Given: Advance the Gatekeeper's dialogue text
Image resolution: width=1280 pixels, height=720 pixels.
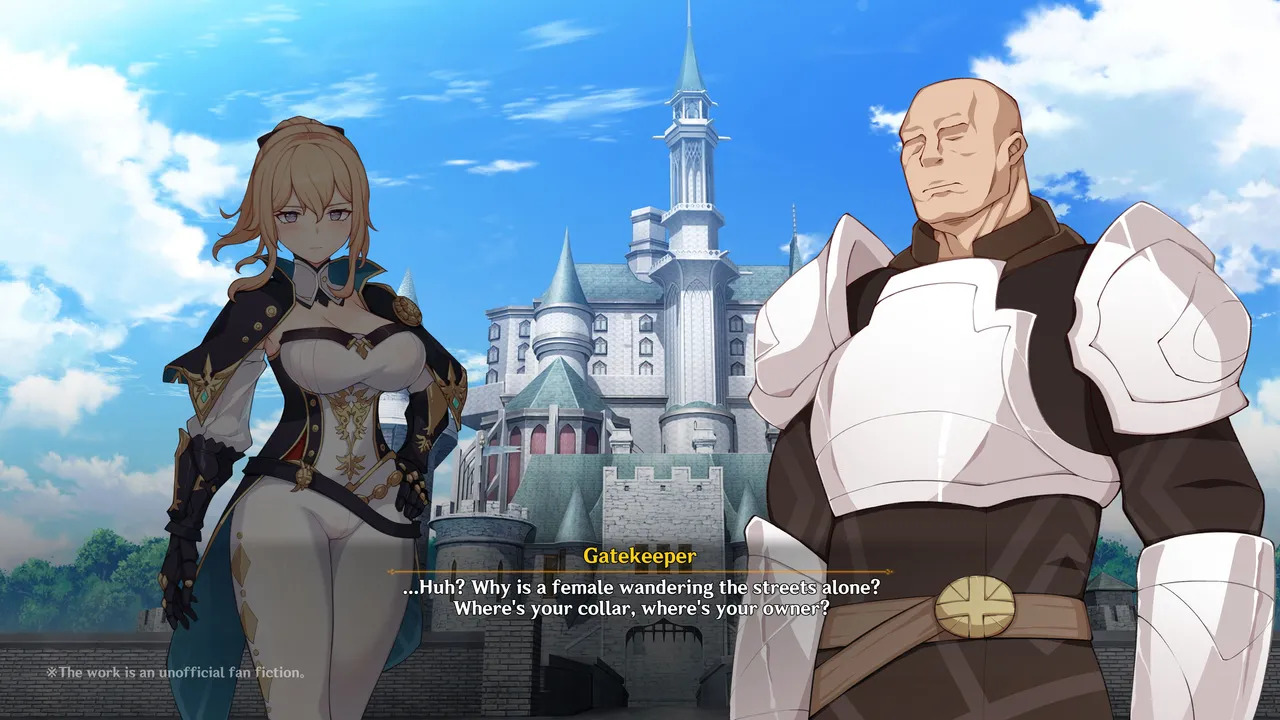Looking at the screenshot, I should pyautogui.click(x=640, y=597).
